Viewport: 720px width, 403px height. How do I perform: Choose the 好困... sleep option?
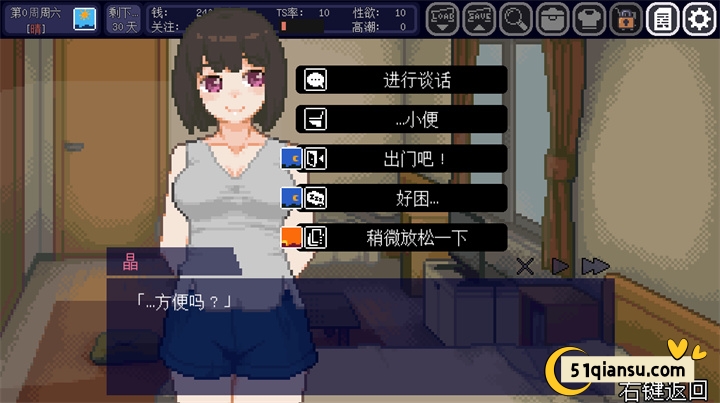(x=402, y=198)
